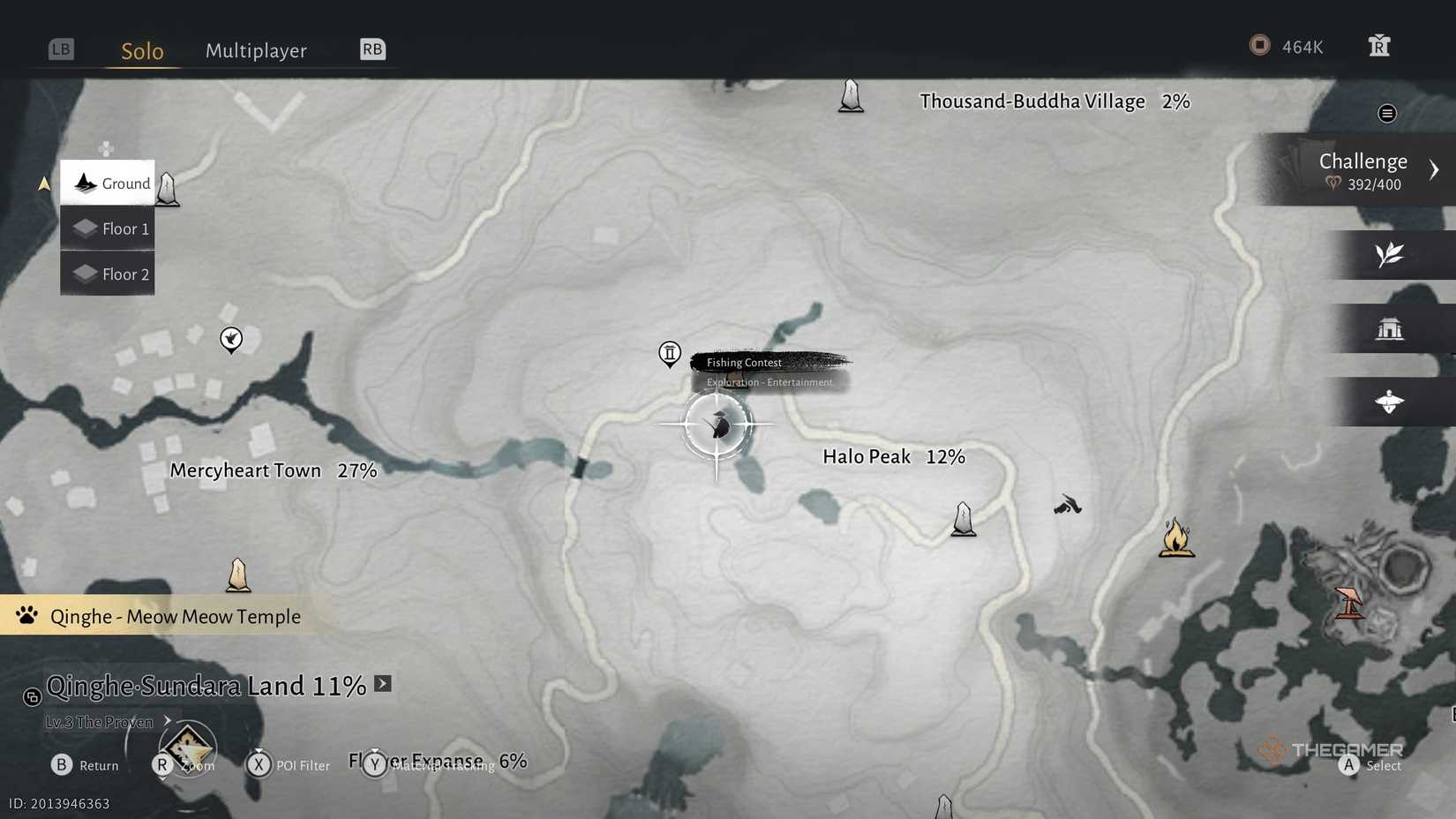Switch to the Ground map layer
Image resolution: width=1456 pixels, height=819 pixels.
click(107, 183)
